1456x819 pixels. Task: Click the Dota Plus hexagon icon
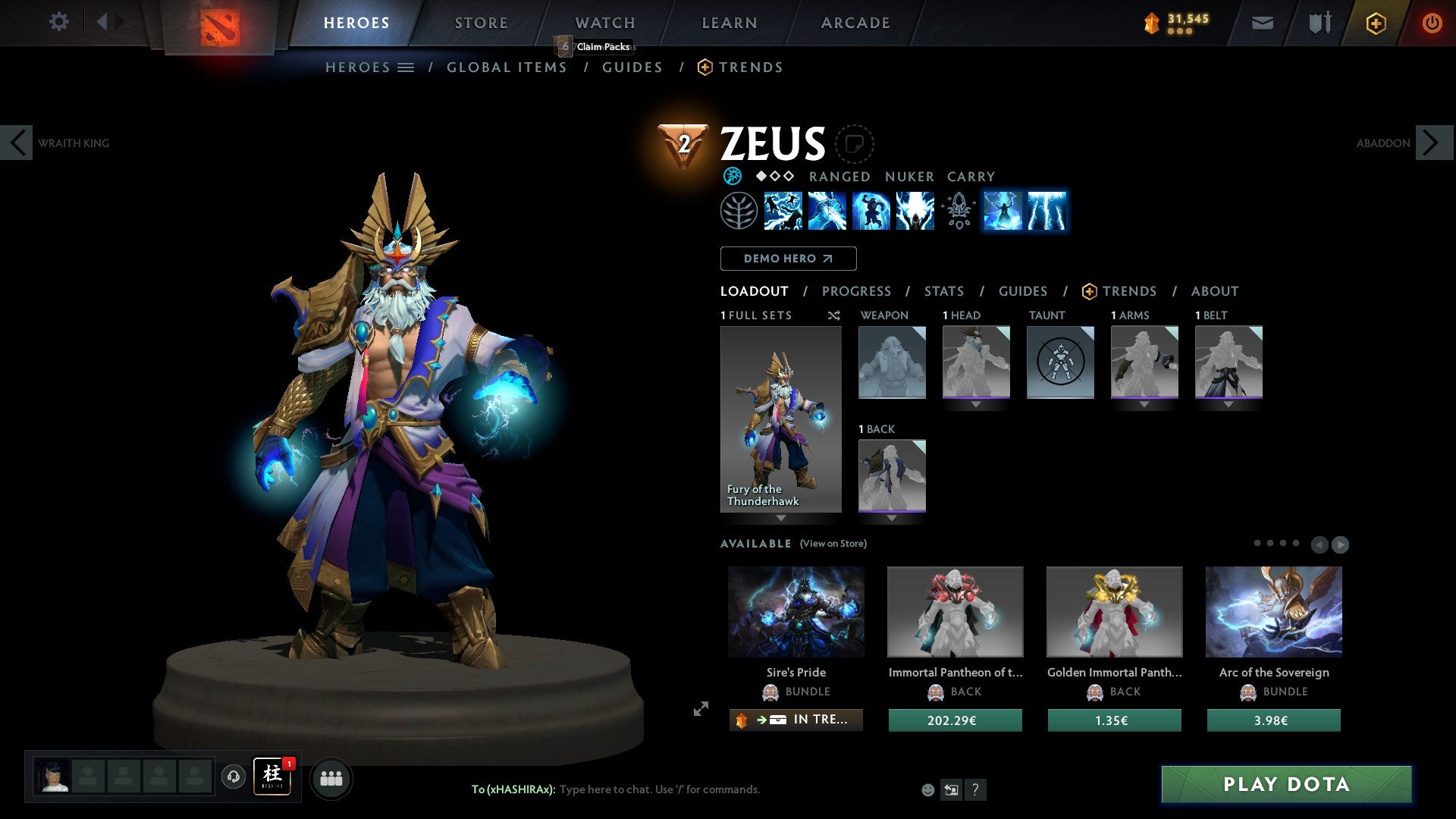pyautogui.click(x=1376, y=23)
